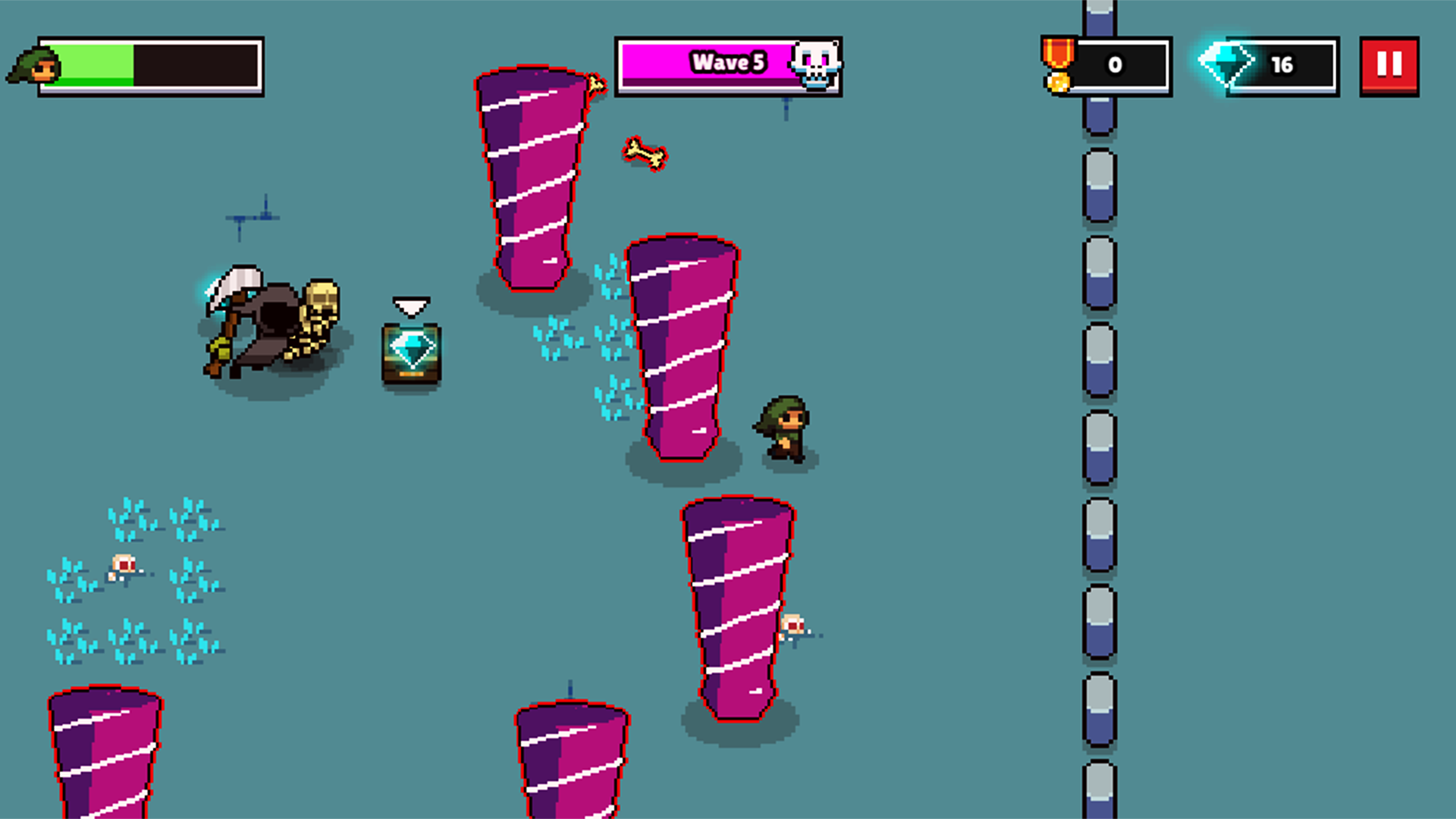Click the gem count showing 16
Image resolution: width=1456 pixels, height=819 pixels.
click(1283, 64)
